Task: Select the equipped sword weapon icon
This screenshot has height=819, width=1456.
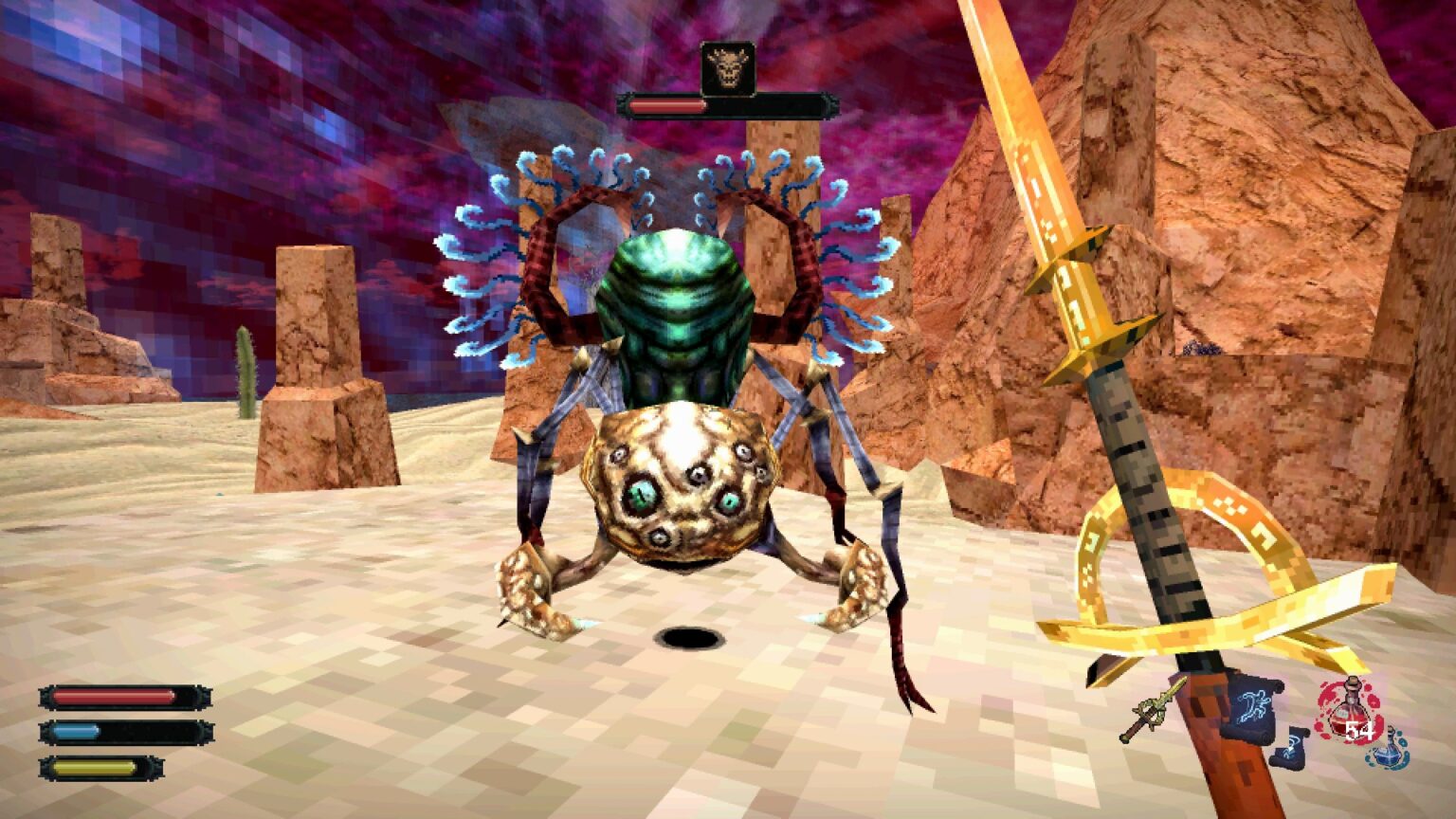Action: pyautogui.click(x=1153, y=709)
